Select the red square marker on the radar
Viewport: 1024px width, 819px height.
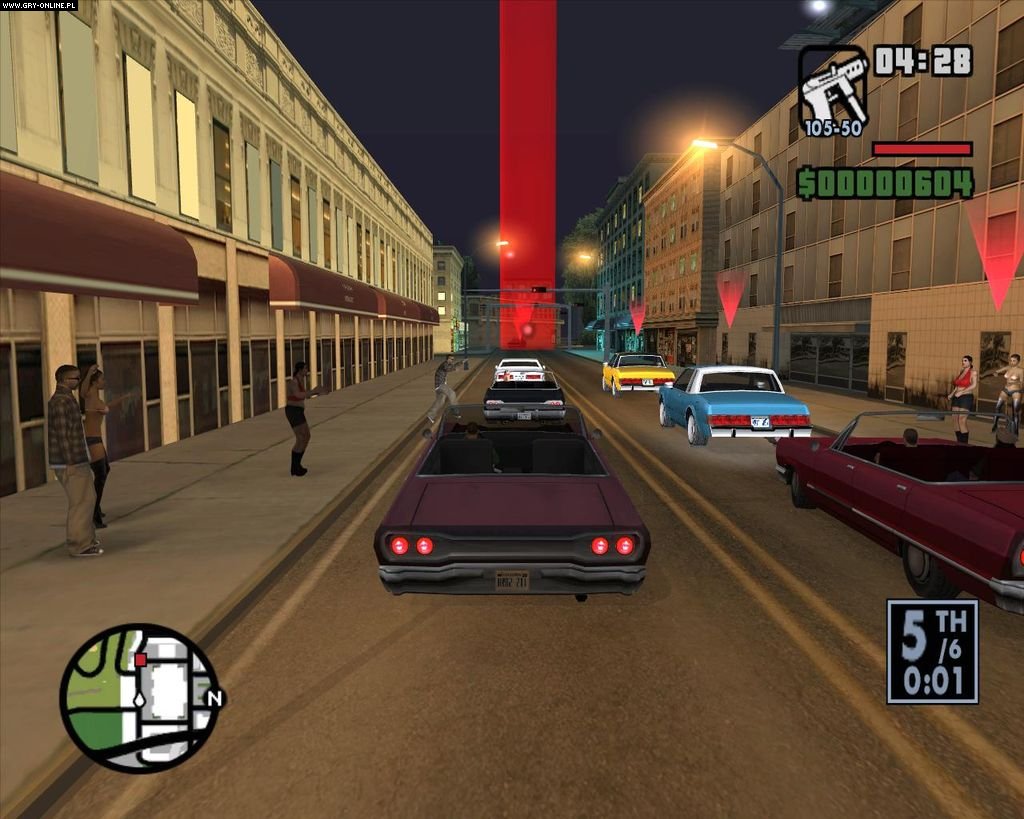[x=141, y=659]
